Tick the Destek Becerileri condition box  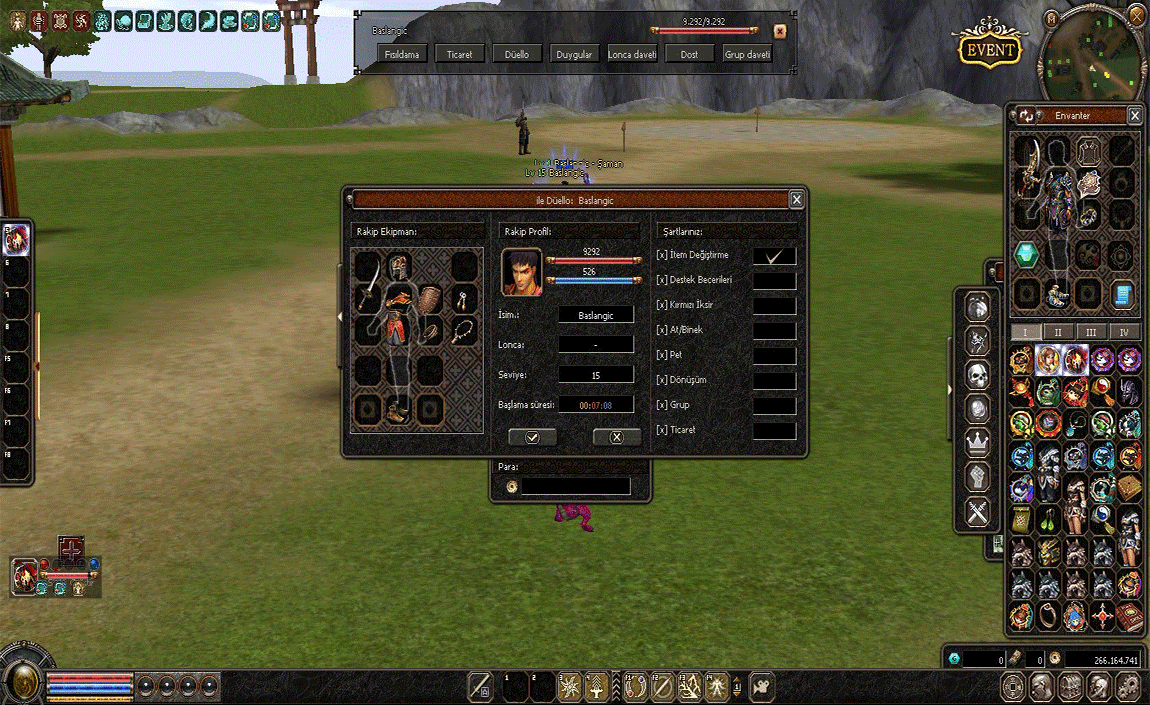point(774,282)
